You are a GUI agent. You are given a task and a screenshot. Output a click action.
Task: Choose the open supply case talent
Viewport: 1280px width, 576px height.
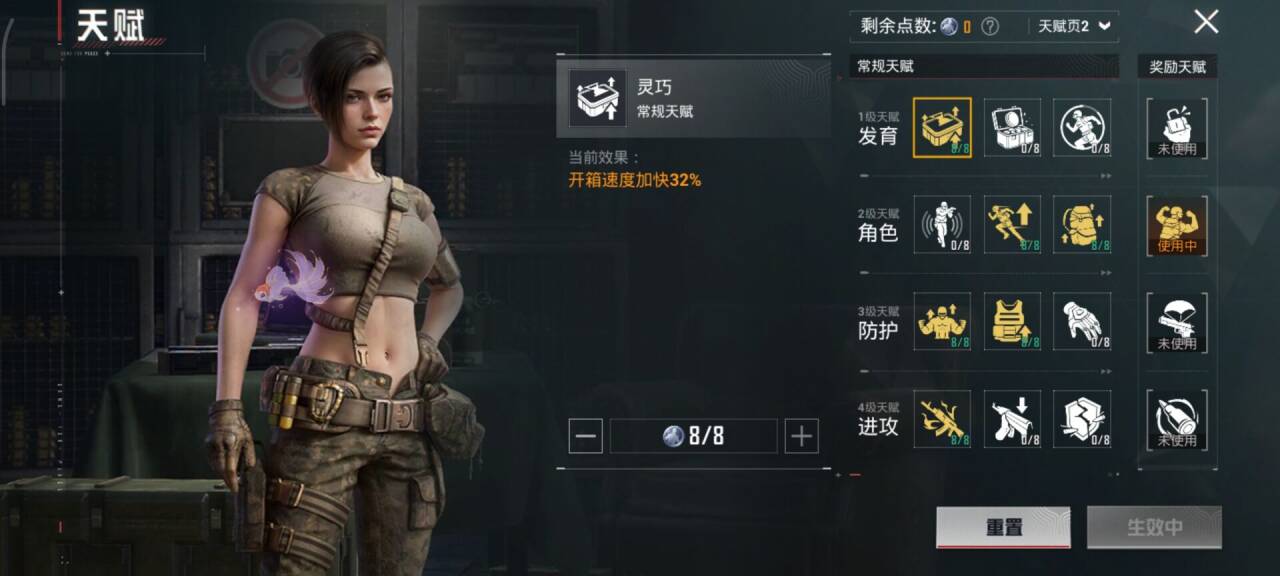(1012, 127)
